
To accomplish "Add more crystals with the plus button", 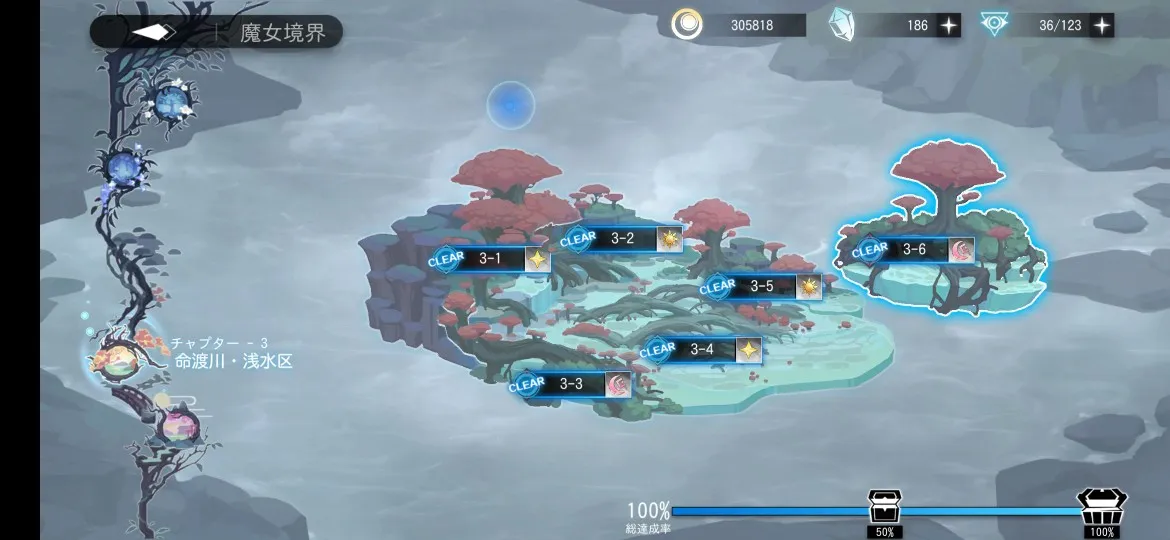I will (x=948, y=26).
